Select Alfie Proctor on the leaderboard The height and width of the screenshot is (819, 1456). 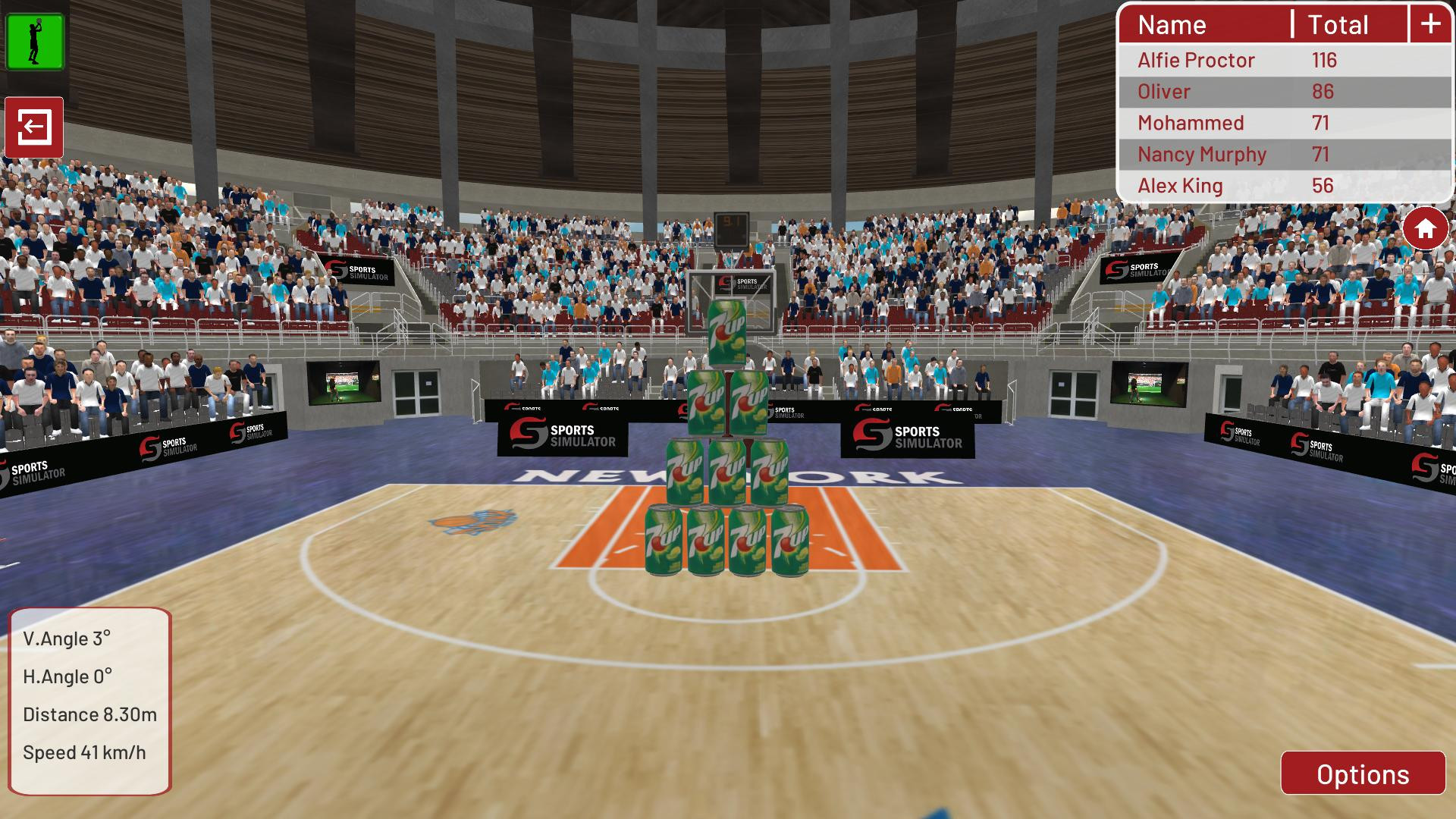coord(1197,60)
